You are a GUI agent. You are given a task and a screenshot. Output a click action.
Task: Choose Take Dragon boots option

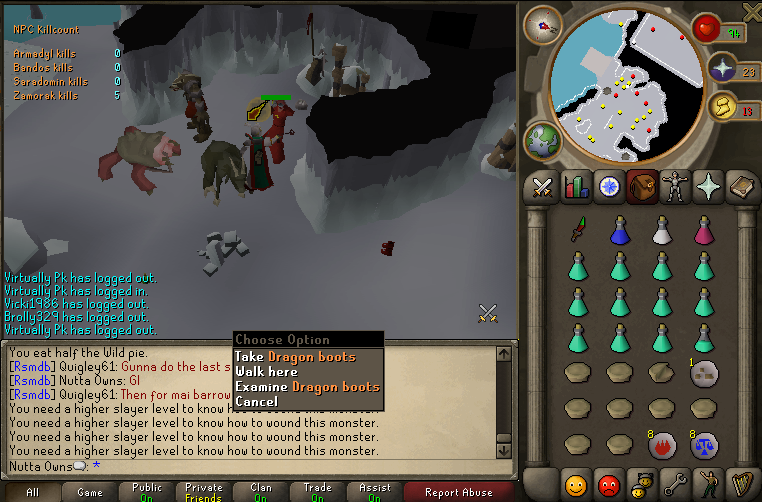[x=295, y=357]
